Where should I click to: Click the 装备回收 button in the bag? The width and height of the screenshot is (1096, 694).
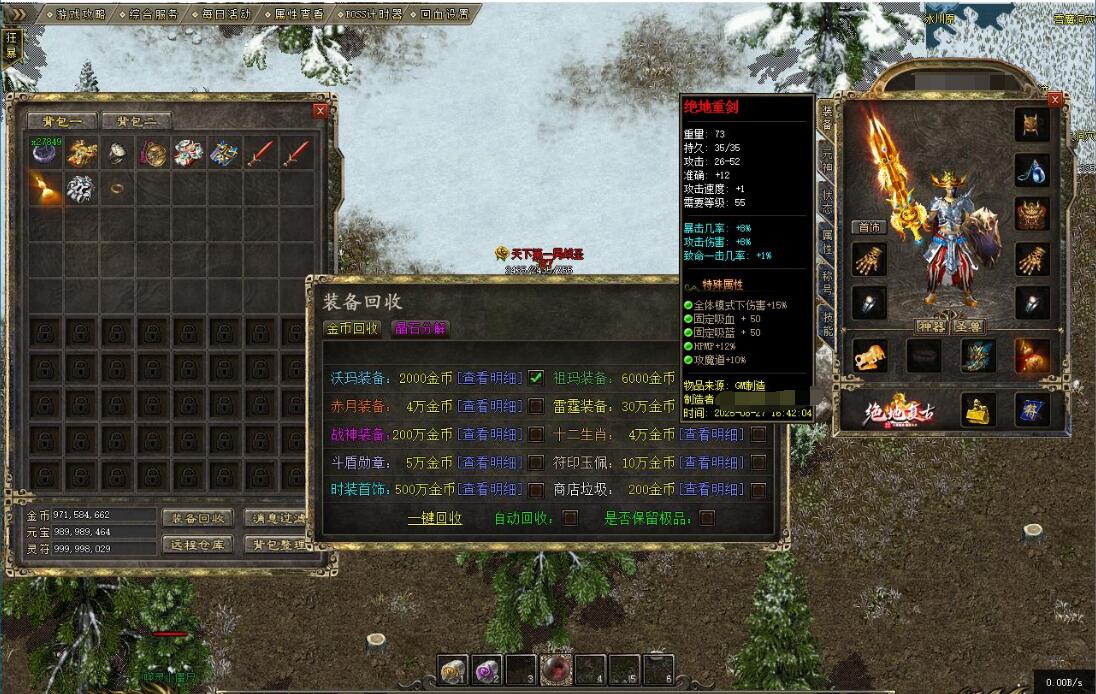[197, 518]
